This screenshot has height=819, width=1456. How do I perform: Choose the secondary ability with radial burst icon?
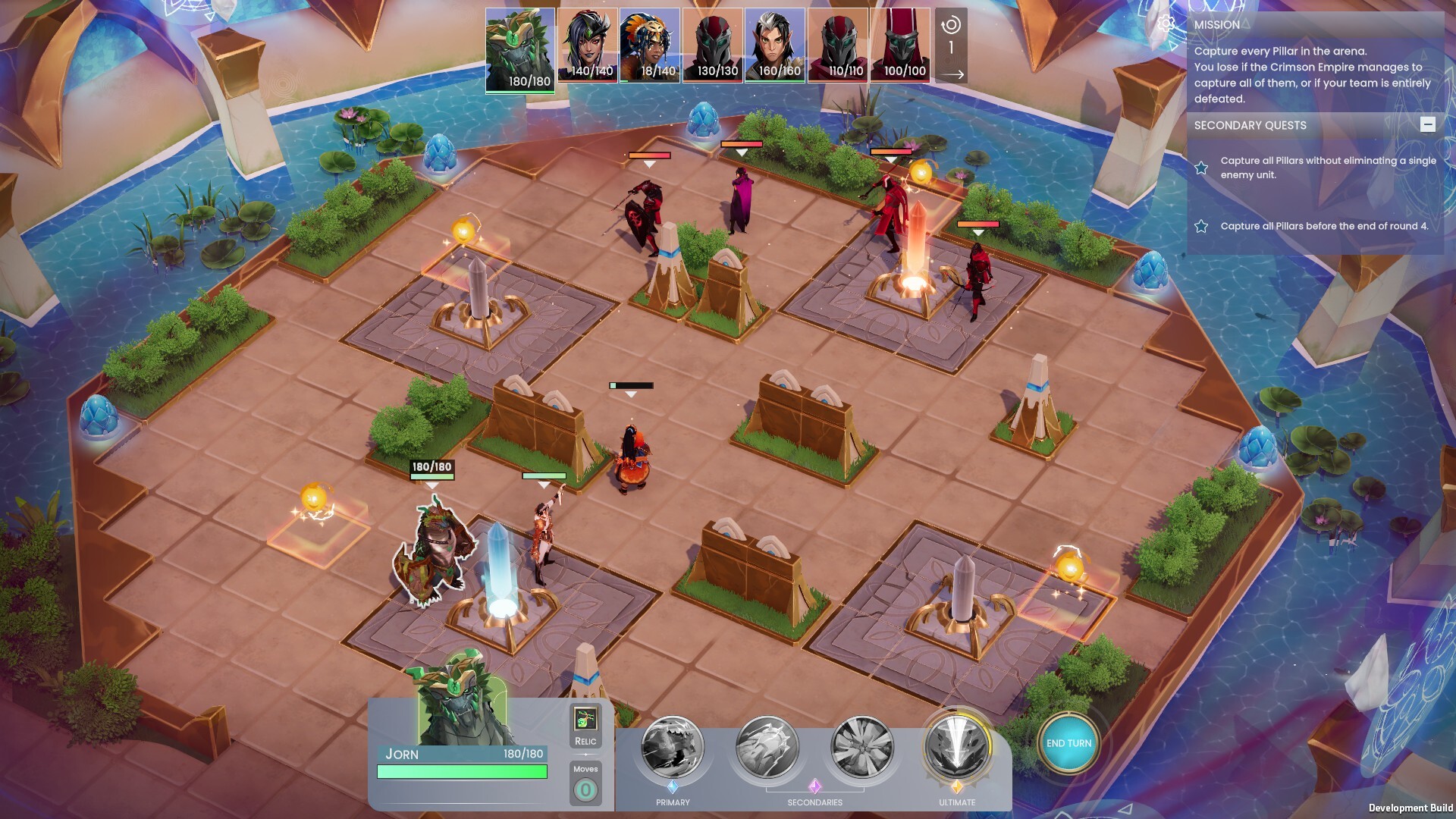click(861, 748)
